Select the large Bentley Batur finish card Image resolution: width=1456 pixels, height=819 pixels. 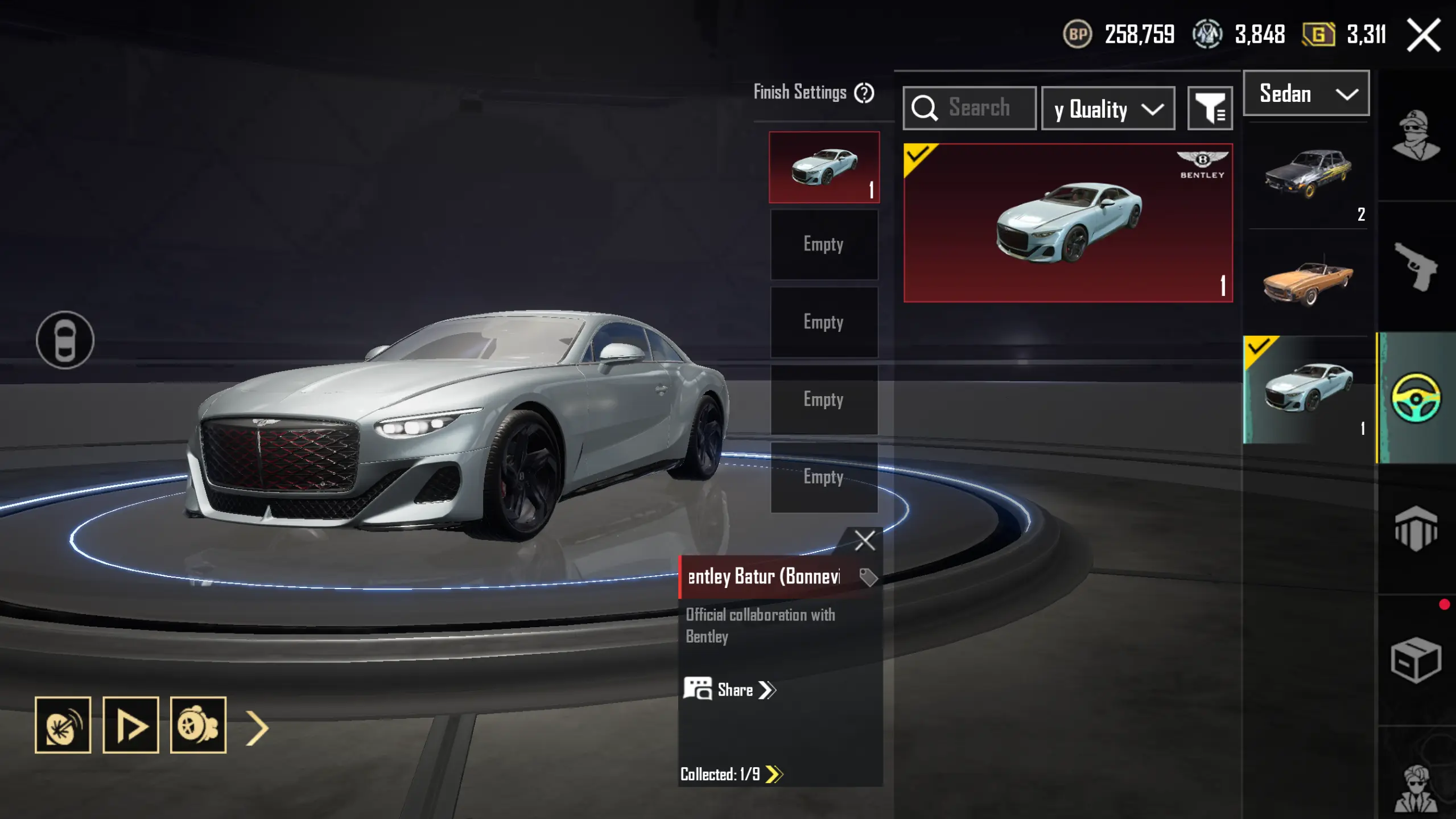pyautogui.click(x=1068, y=223)
